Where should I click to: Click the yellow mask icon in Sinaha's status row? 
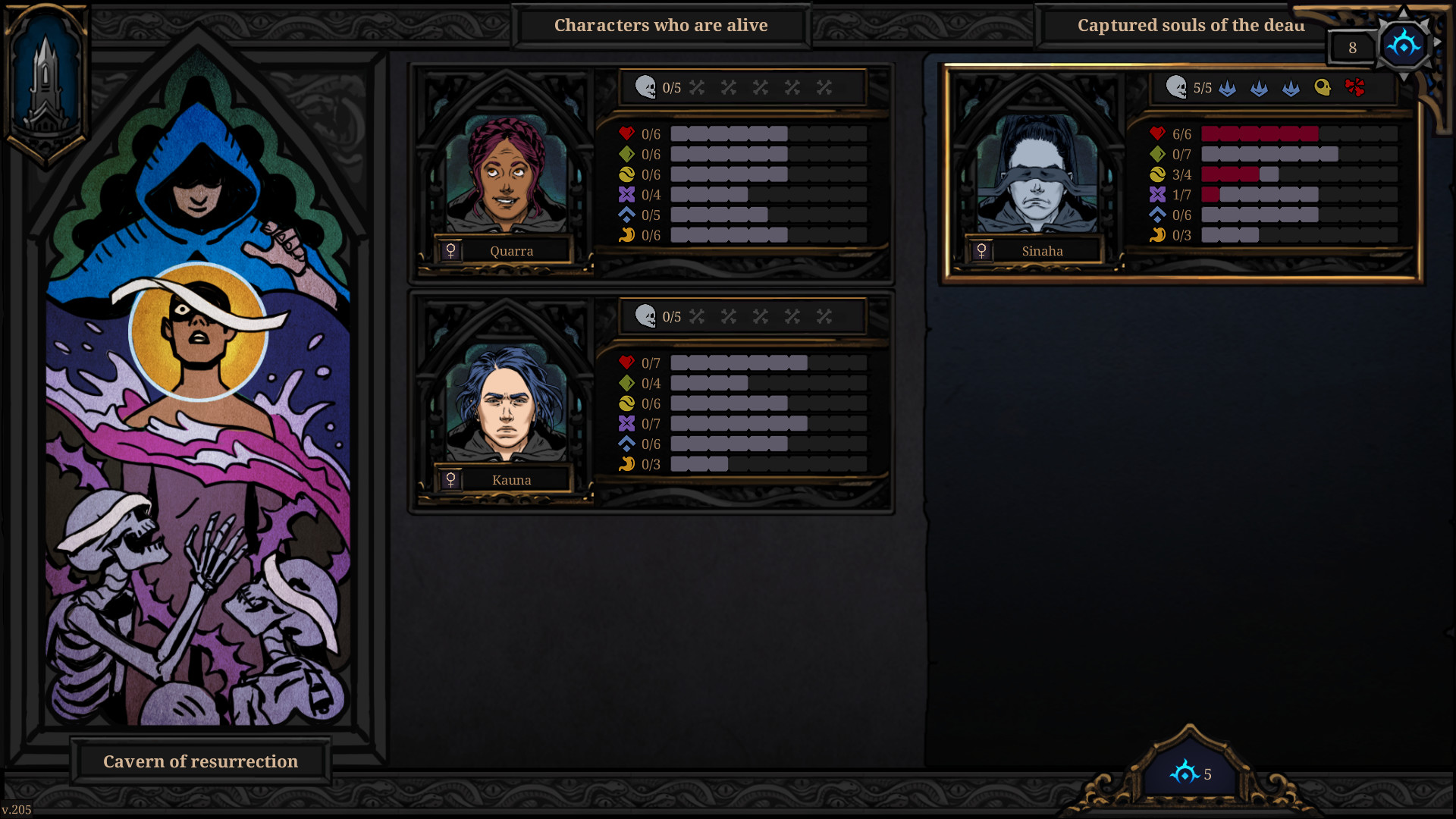click(x=1323, y=87)
